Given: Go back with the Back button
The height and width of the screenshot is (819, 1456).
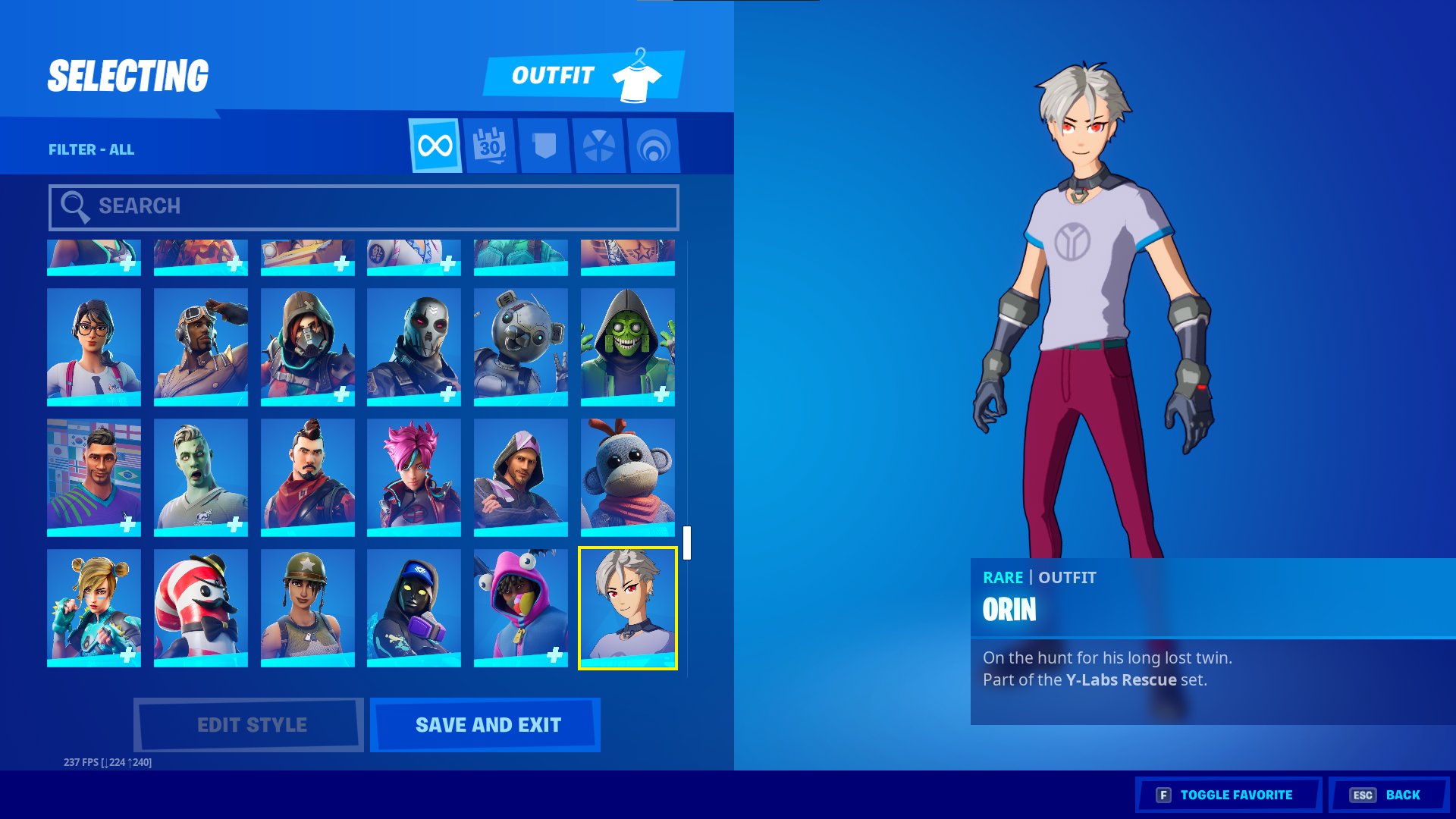Looking at the screenshot, I should click(1388, 795).
